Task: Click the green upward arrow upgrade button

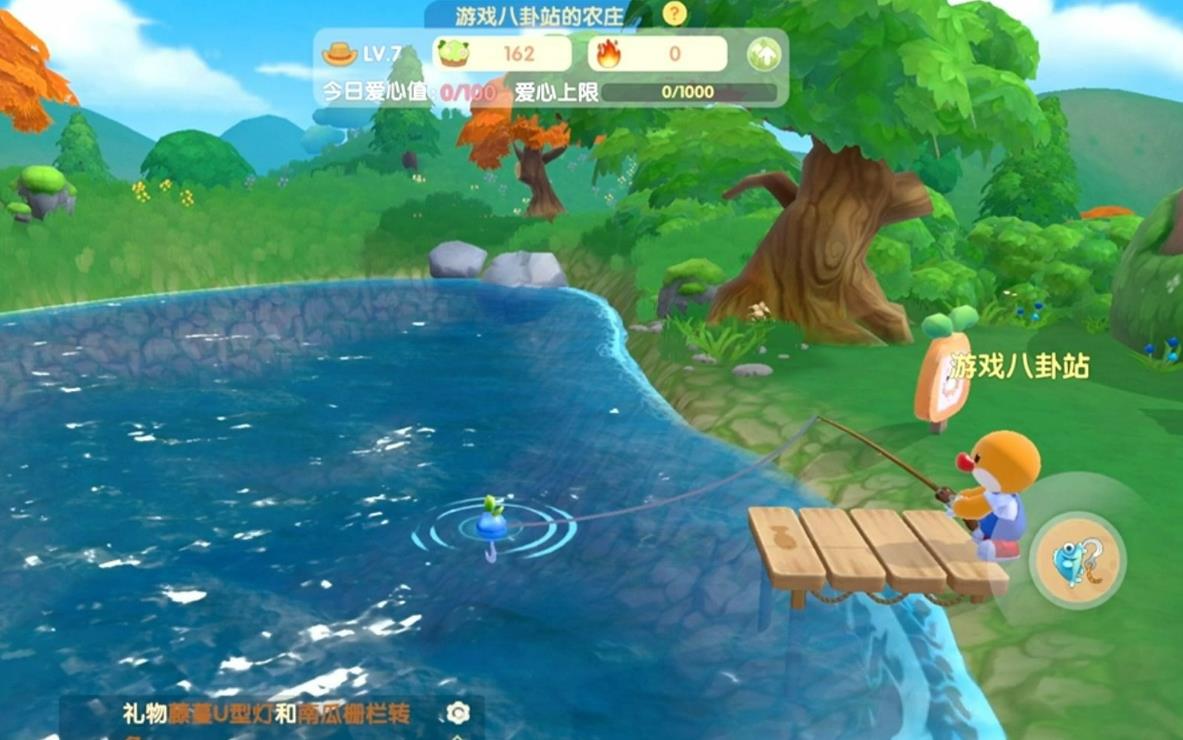Action: pos(764,54)
